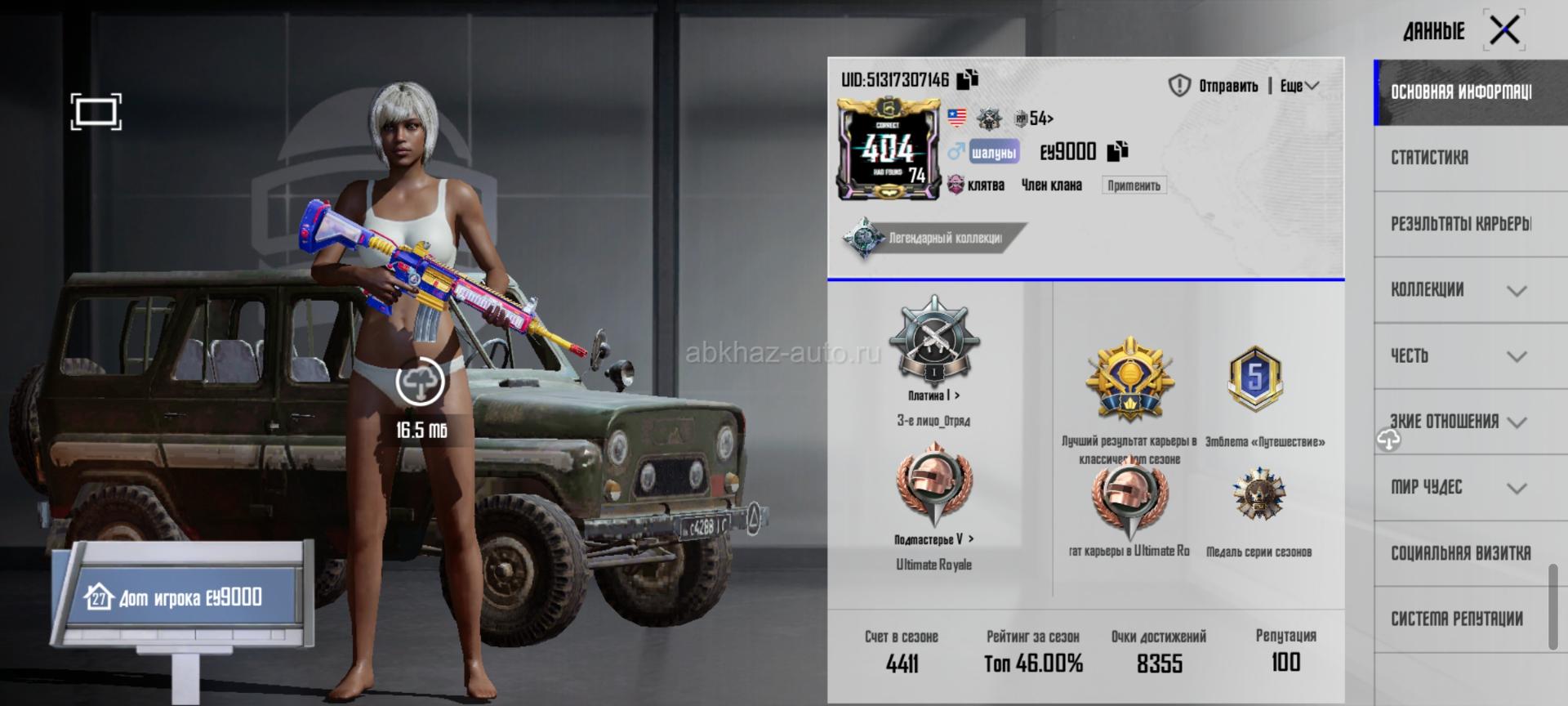Open the Результаты карьеры tab
Screen dimensions: 1568x706
1462,224
